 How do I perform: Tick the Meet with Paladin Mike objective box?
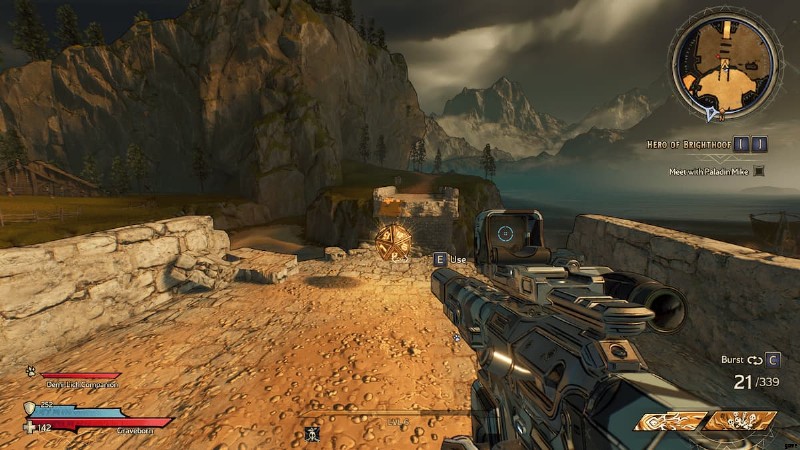coord(759,172)
